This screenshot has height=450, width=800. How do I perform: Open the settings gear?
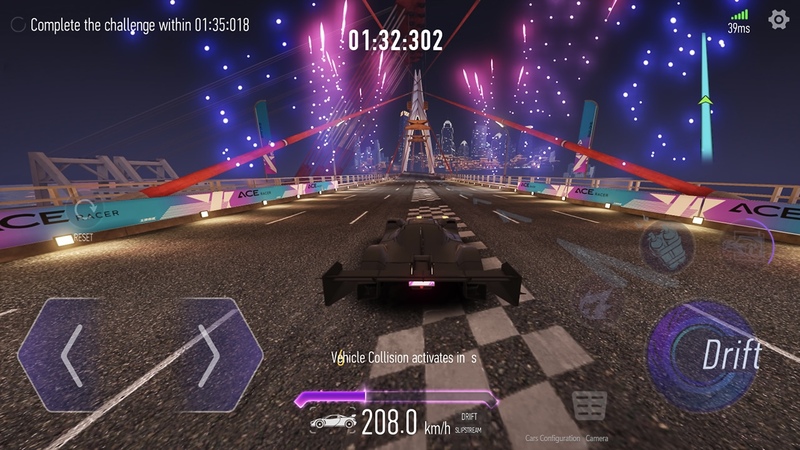point(778,19)
